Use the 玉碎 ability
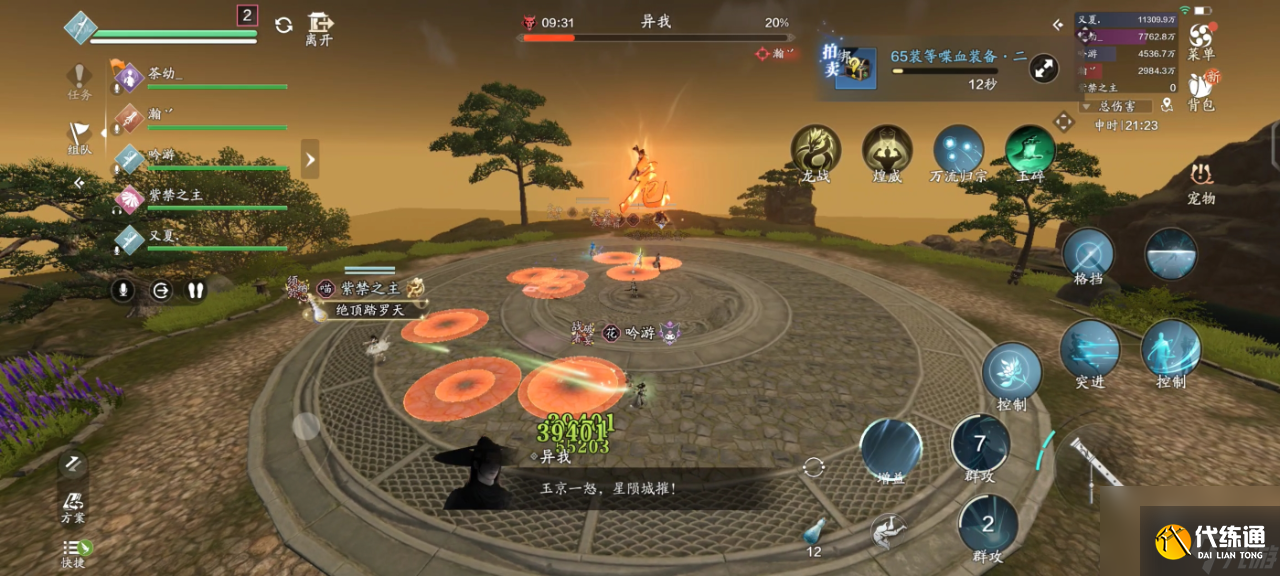Viewport: 1280px width, 576px height. tap(1030, 150)
